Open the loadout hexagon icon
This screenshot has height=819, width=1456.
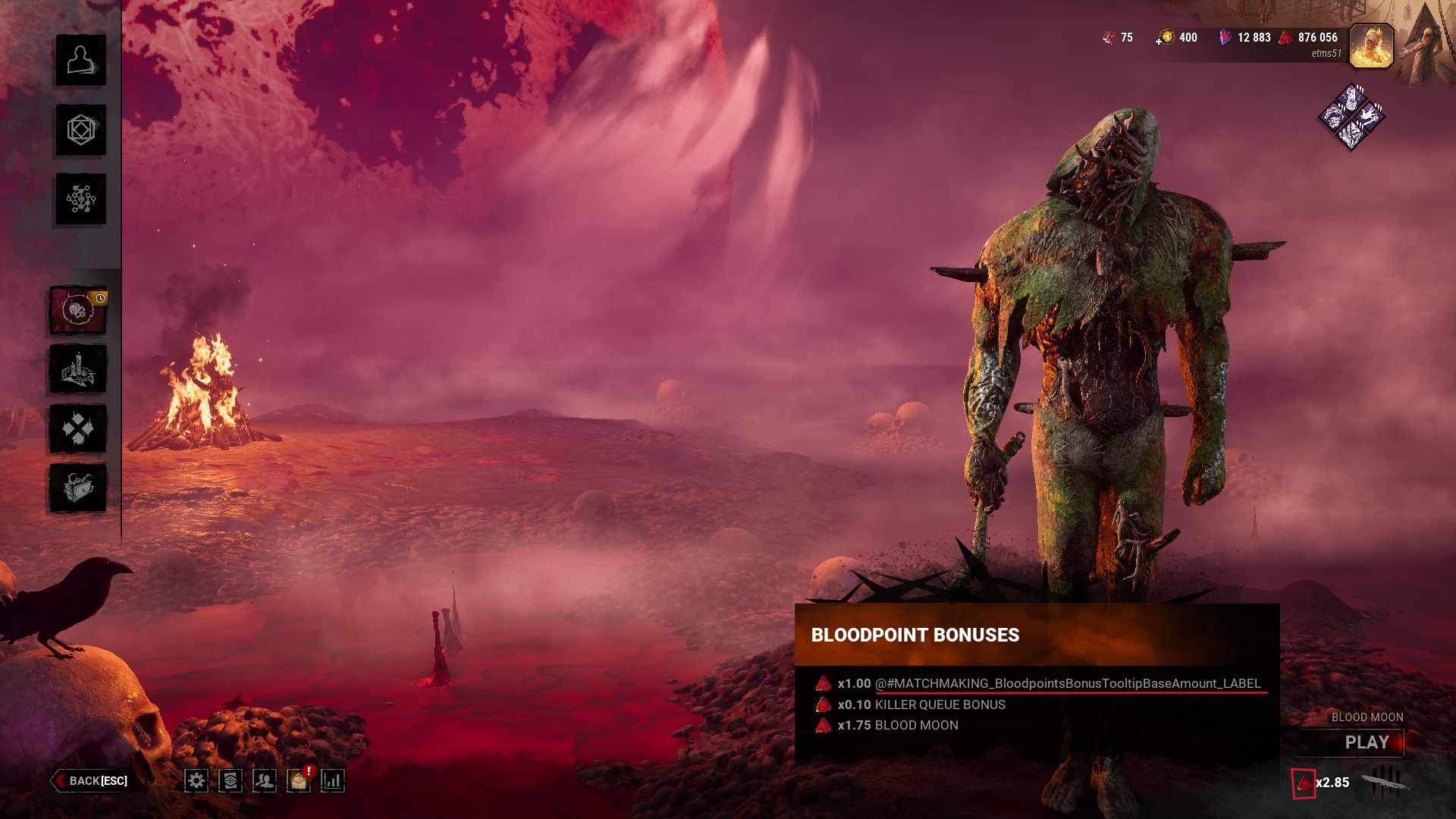(80, 130)
